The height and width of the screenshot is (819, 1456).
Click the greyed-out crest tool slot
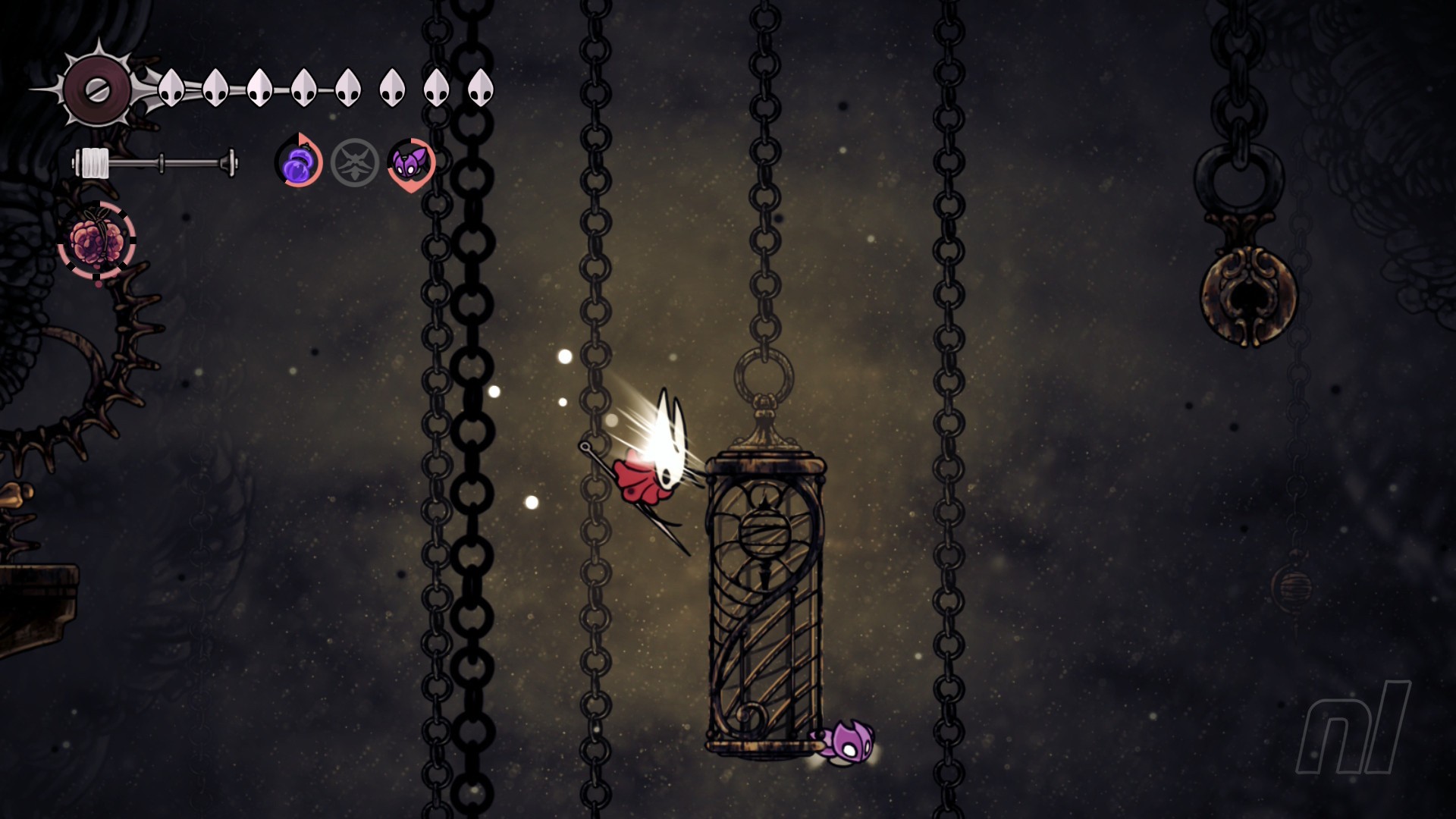tap(354, 163)
